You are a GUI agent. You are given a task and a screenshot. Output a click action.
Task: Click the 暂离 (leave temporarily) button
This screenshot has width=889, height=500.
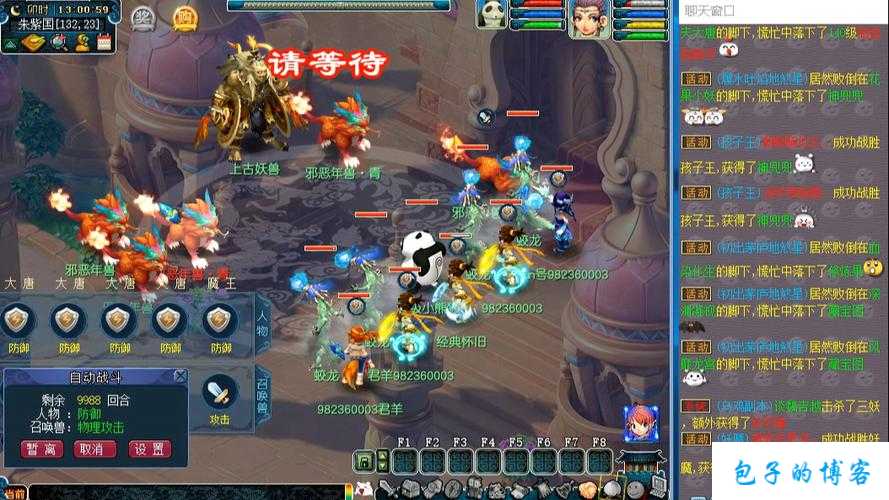43,449
